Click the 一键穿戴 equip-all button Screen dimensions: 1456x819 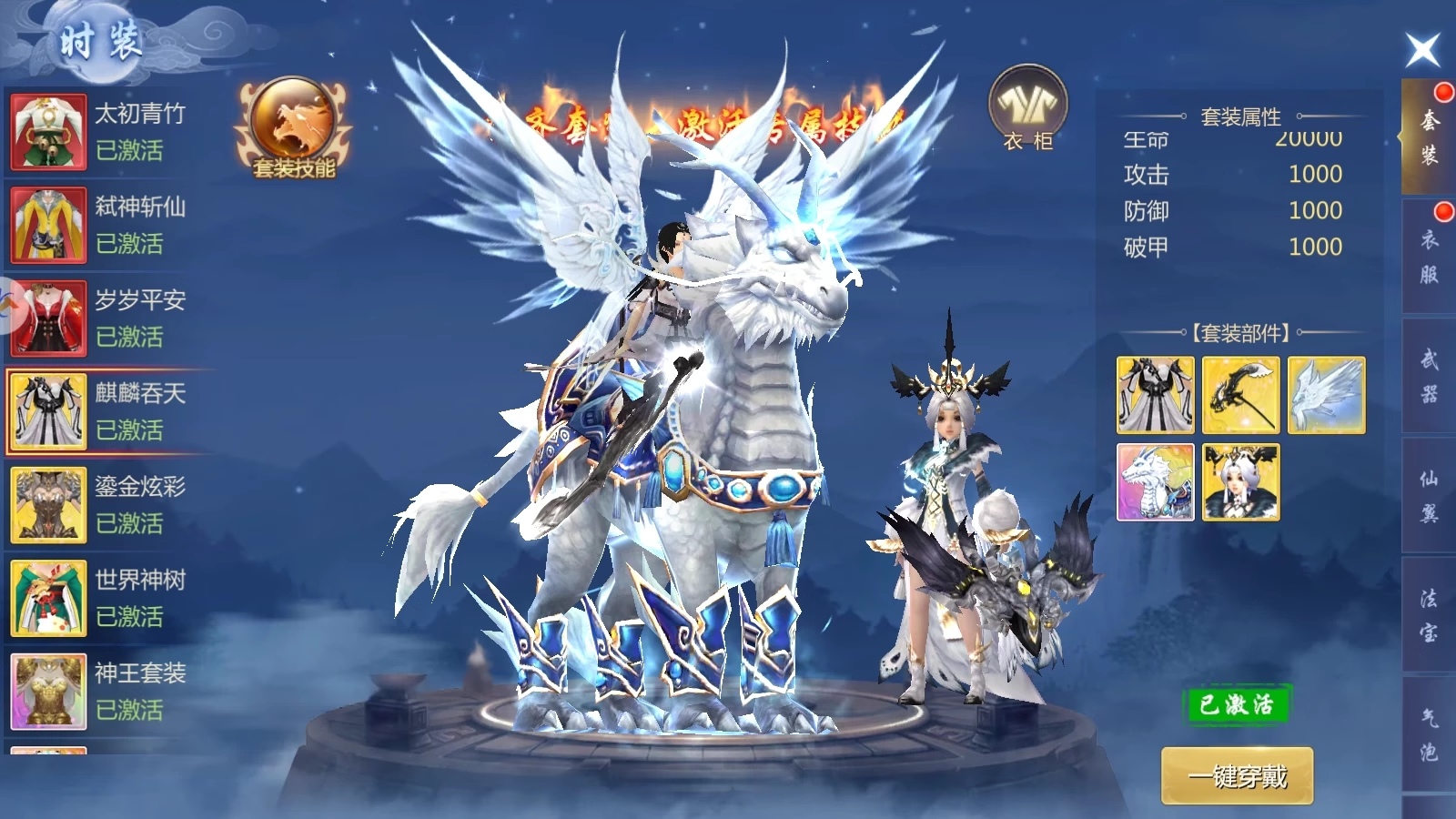pyautogui.click(x=1237, y=776)
